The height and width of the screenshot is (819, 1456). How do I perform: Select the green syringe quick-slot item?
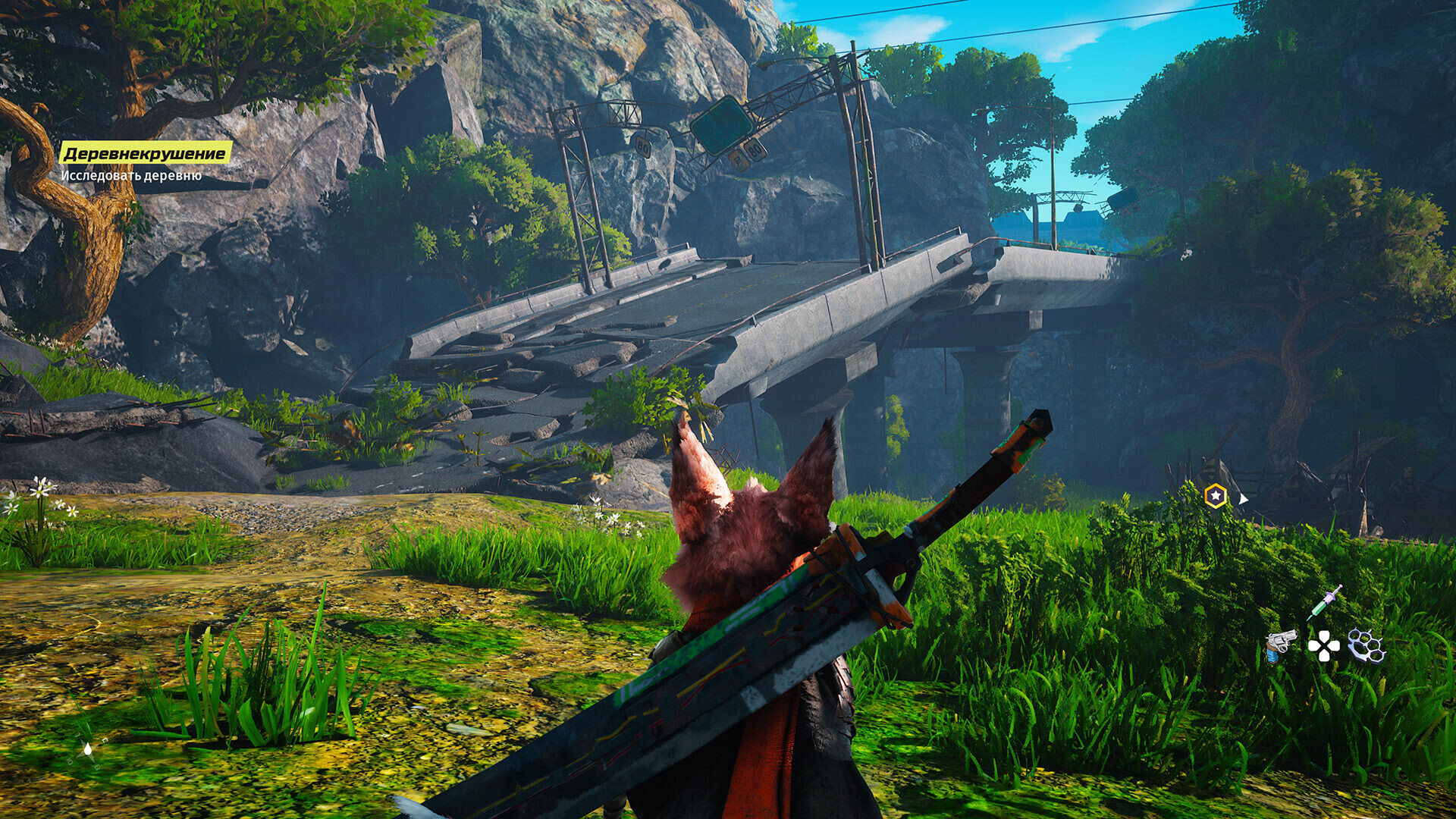[1324, 604]
